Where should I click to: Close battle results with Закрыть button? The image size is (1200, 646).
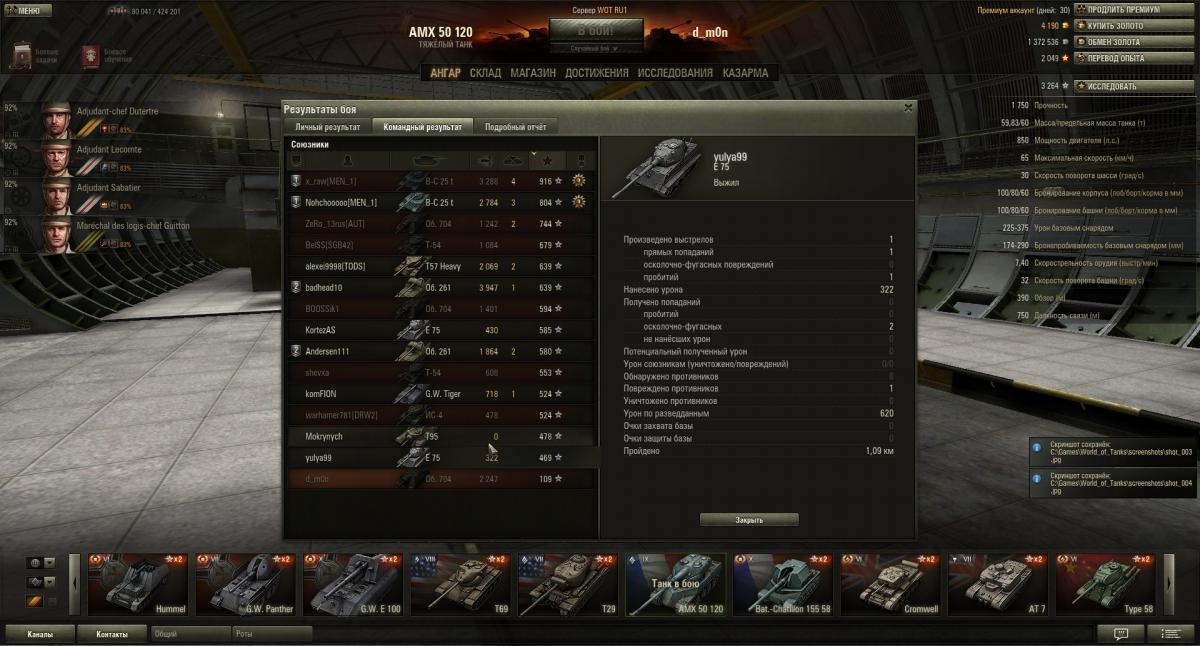[749, 520]
